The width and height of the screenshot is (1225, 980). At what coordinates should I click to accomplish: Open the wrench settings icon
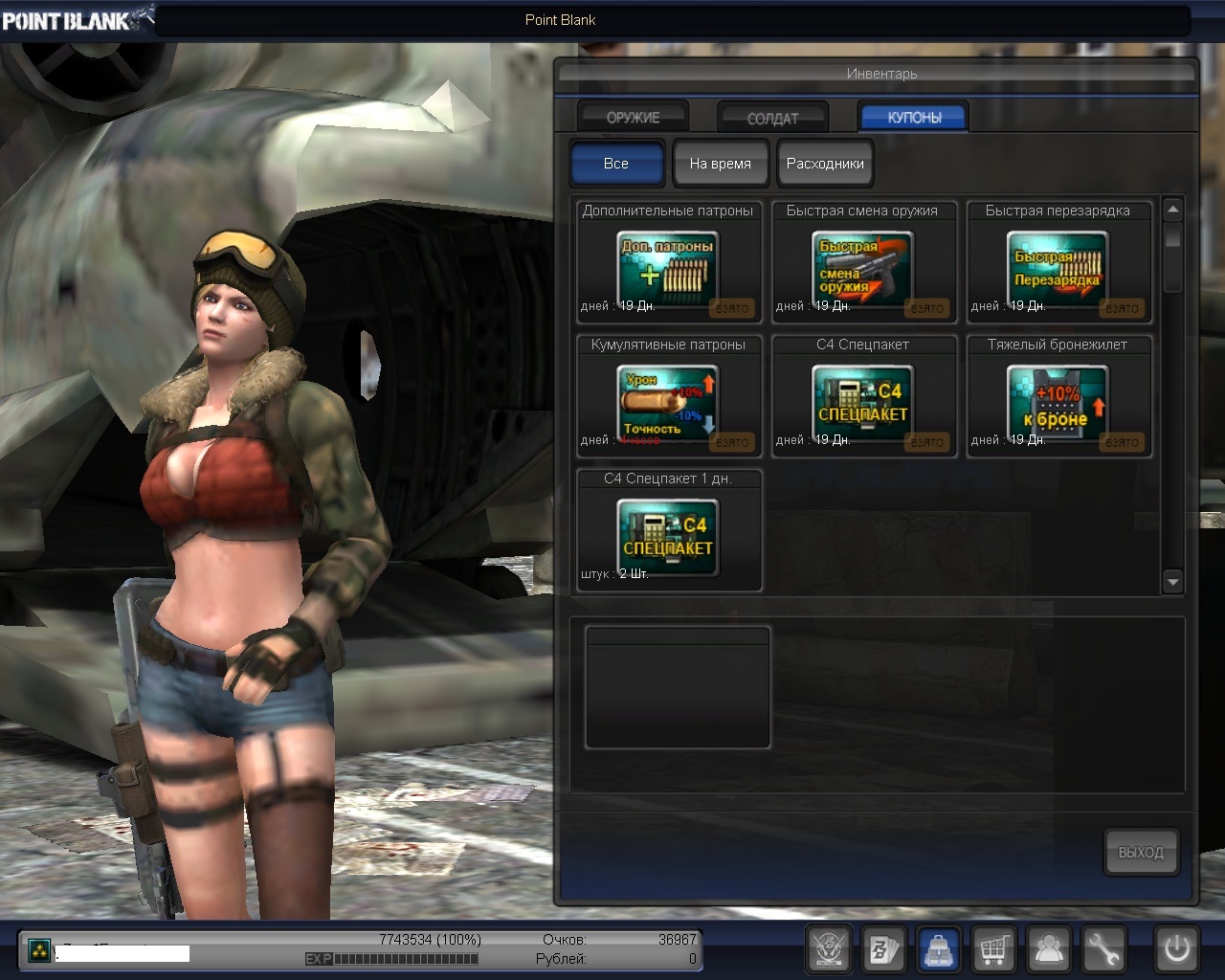1103,949
